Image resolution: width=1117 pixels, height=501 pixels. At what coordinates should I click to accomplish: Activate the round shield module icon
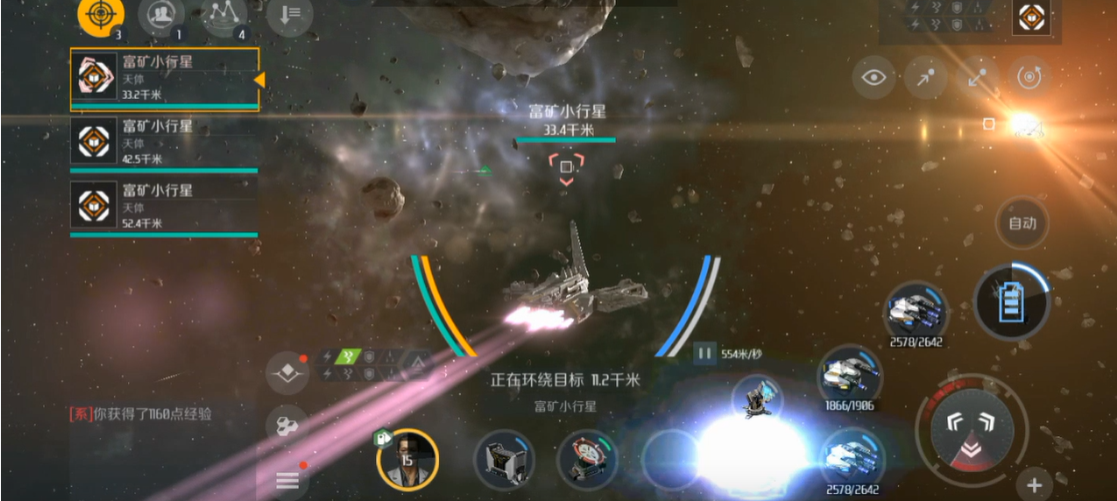pos(587,460)
